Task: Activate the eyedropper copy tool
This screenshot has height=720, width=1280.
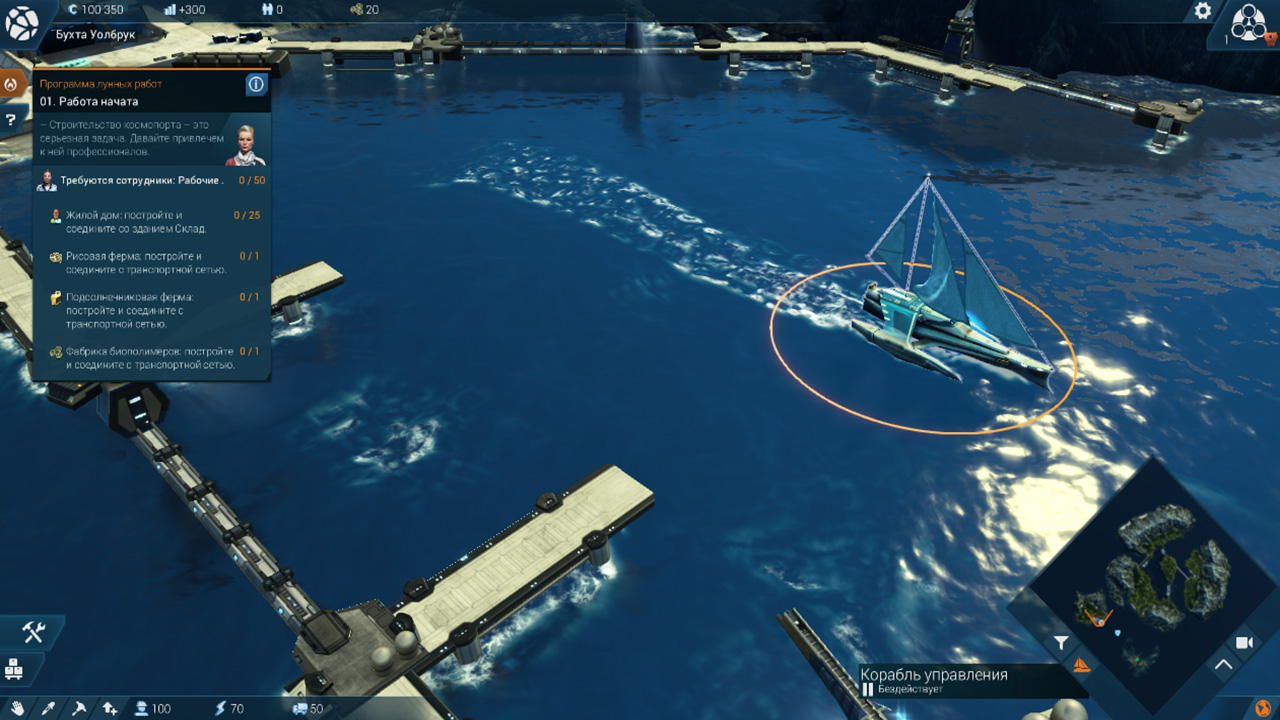Action: tap(47, 708)
